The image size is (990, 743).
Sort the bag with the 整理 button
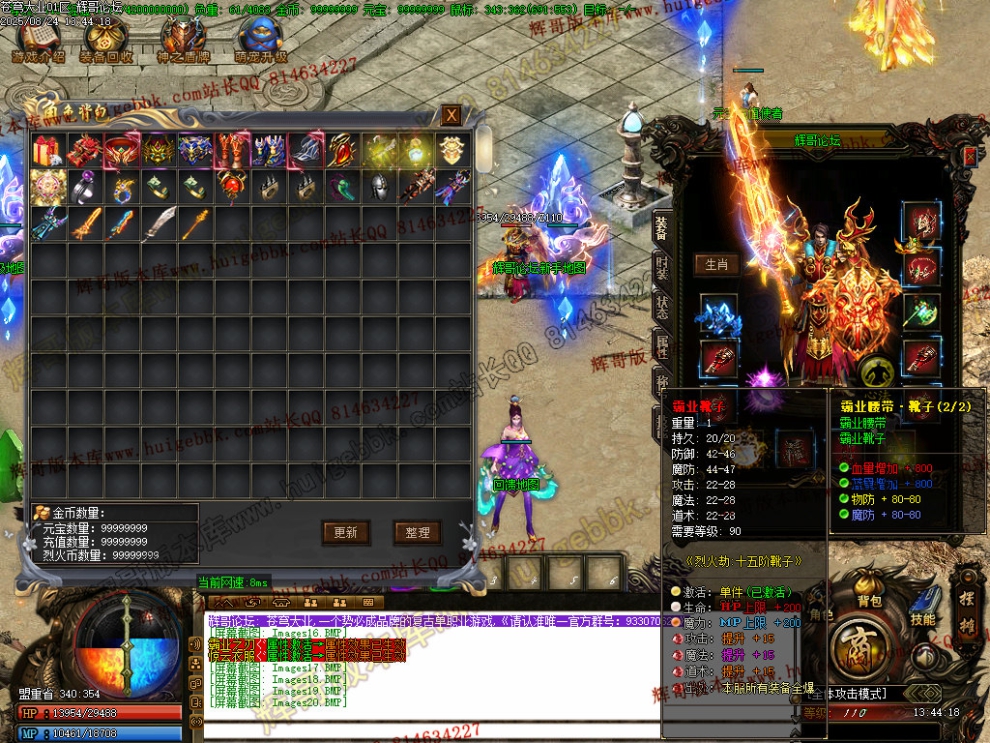tap(417, 532)
